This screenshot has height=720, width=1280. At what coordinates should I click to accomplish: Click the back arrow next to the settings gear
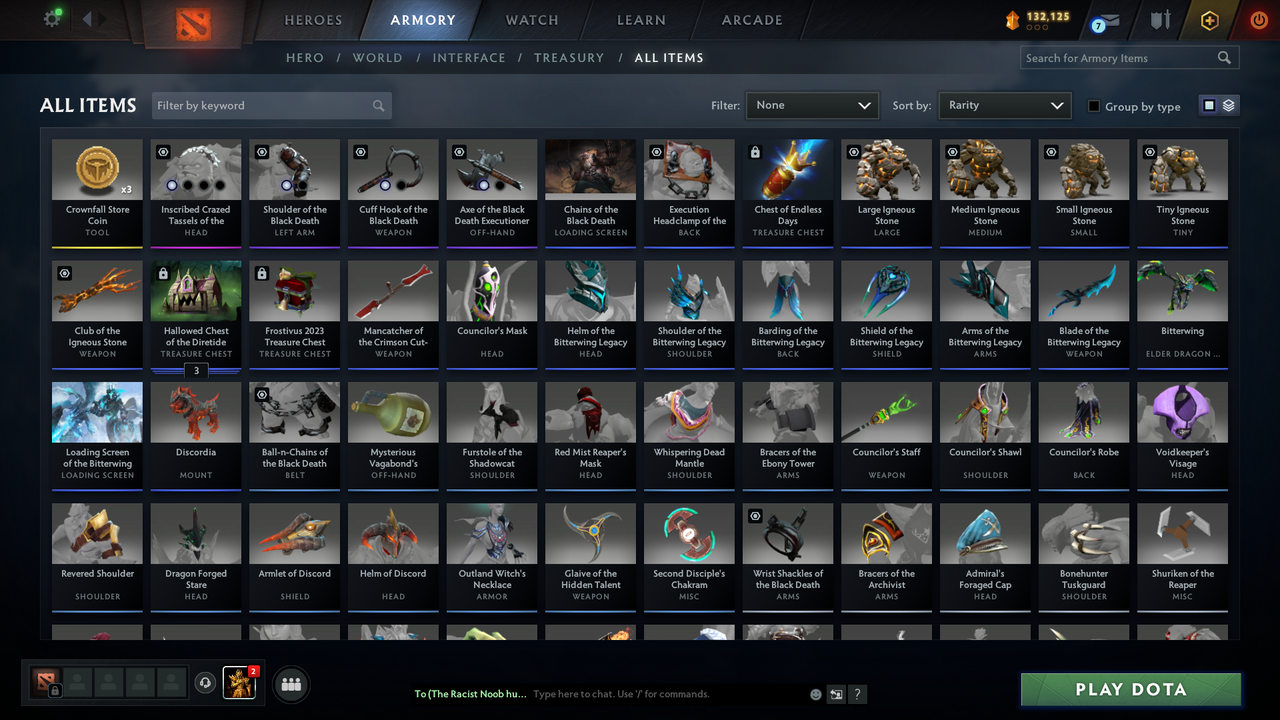pyautogui.click(x=85, y=17)
